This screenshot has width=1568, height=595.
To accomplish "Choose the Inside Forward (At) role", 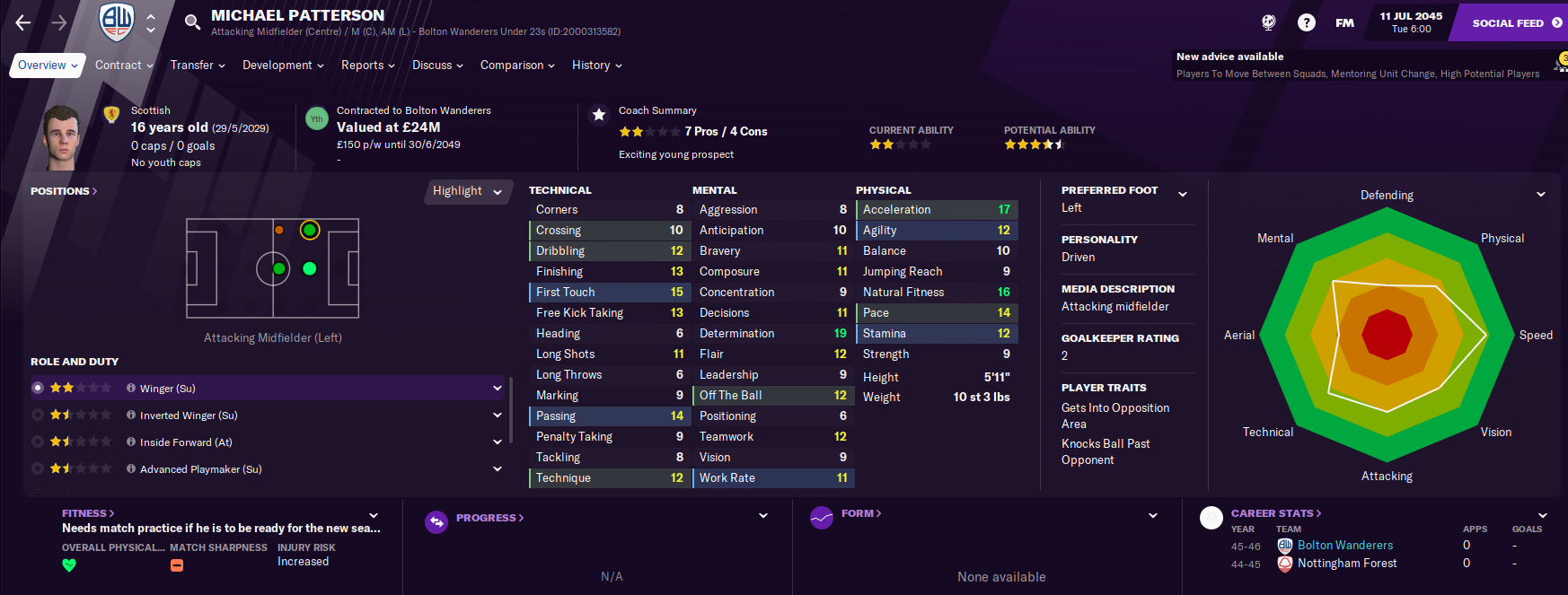I will tap(186, 442).
